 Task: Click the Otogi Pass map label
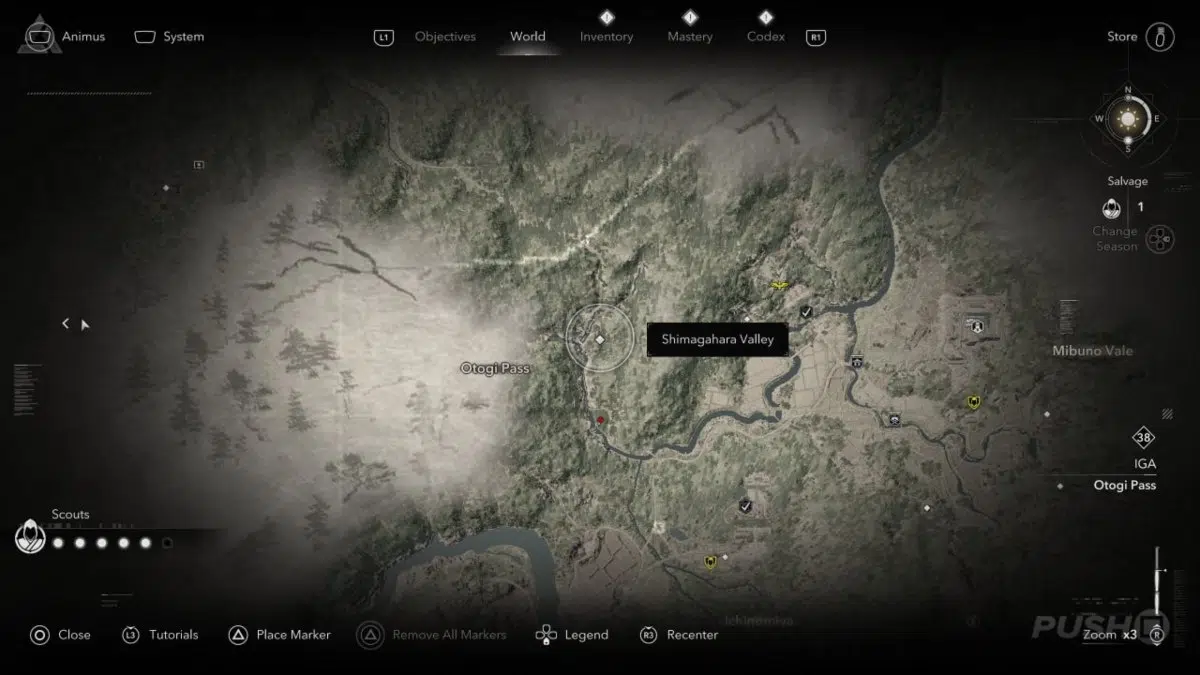tap(494, 368)
